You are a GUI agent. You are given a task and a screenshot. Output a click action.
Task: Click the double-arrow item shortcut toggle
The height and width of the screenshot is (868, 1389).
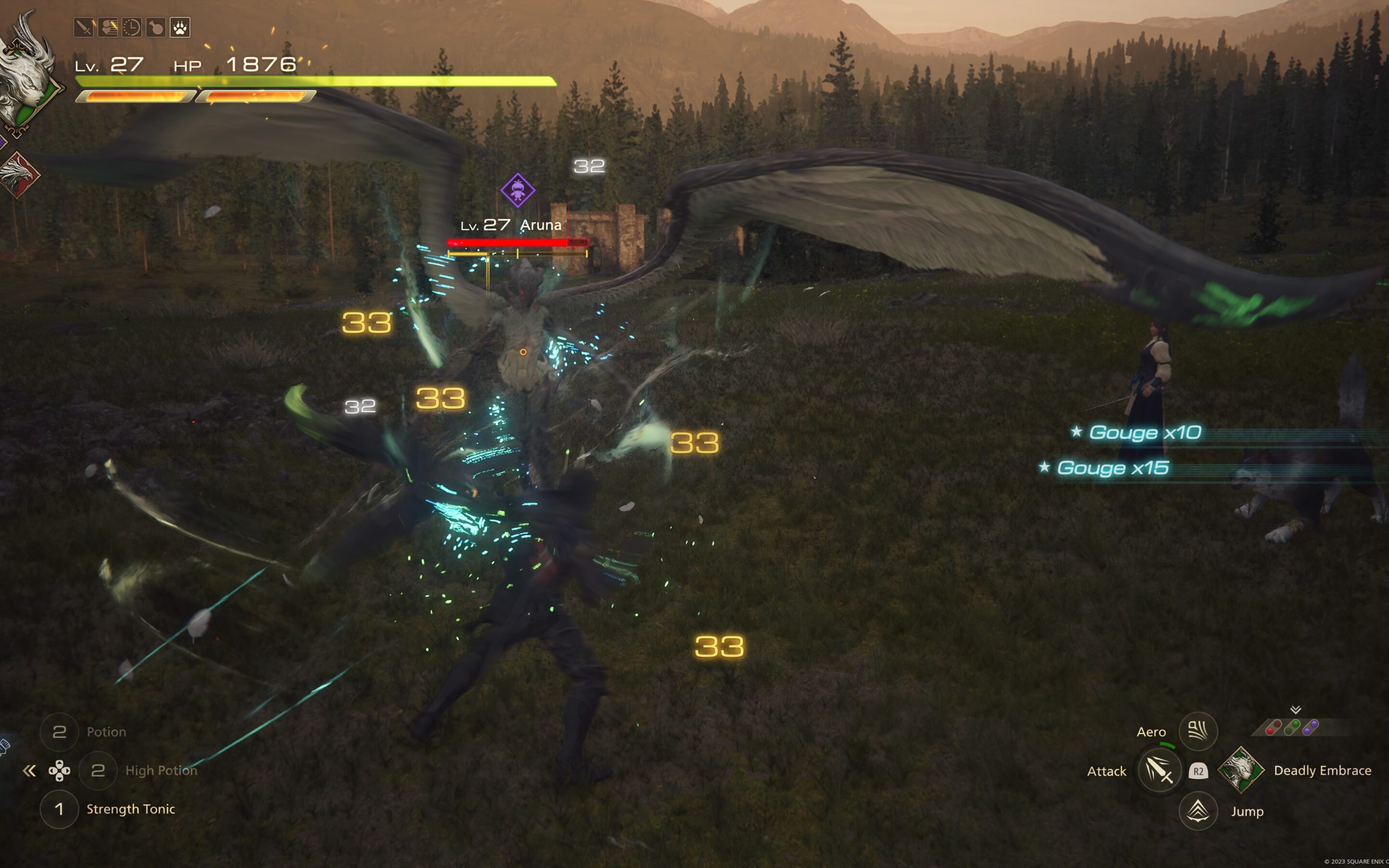click(29, 771)
